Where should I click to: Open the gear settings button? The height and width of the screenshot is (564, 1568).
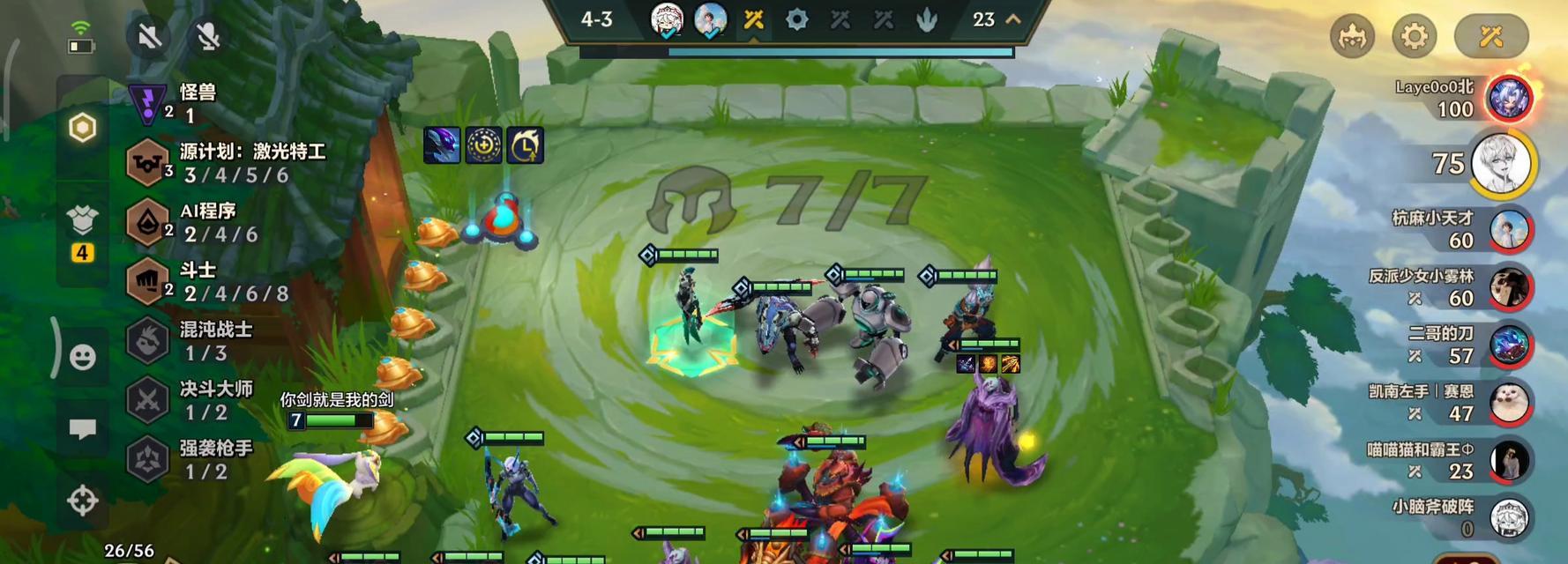tap(1414, 36)
